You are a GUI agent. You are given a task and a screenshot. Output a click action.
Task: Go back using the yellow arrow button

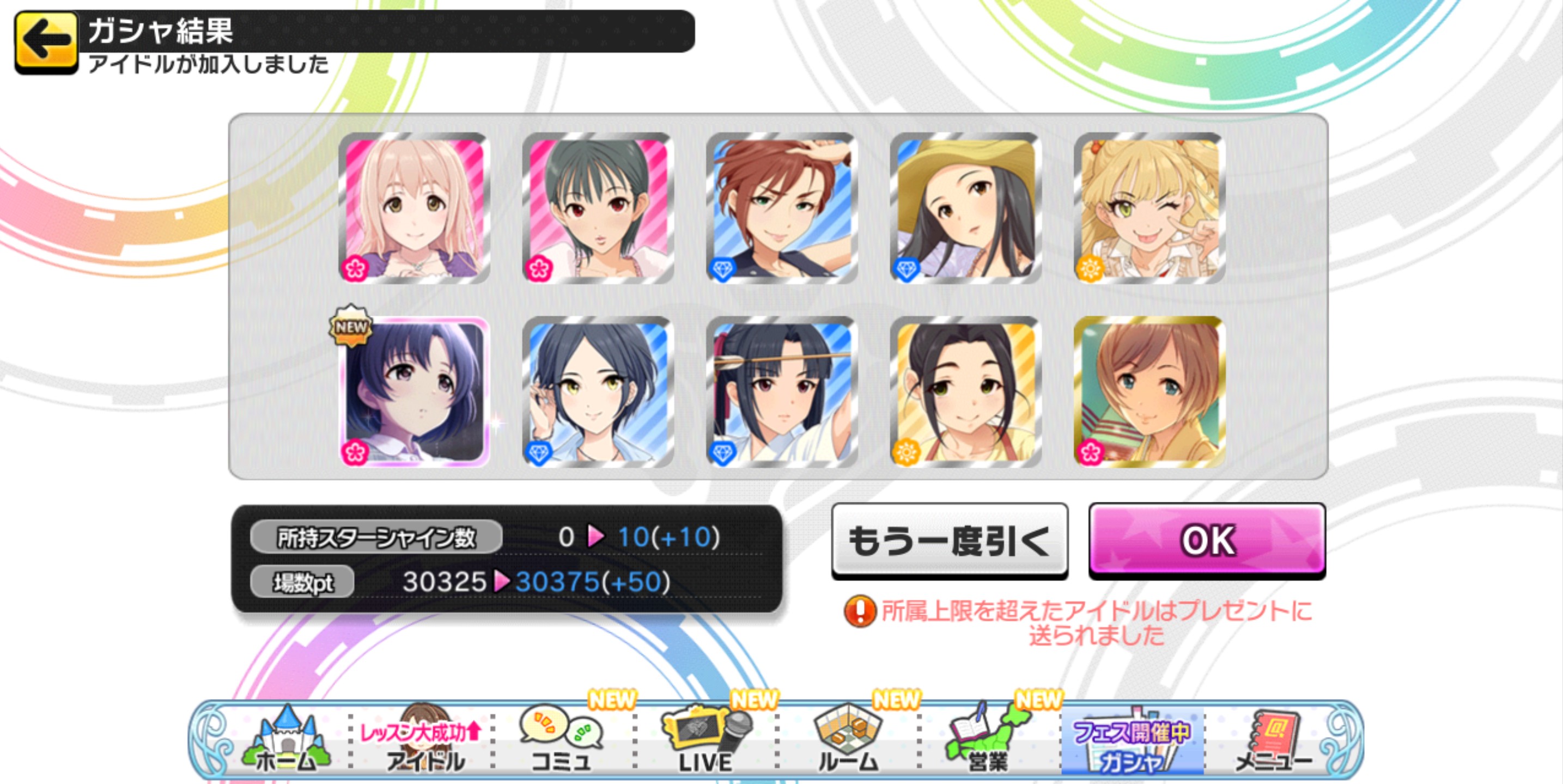click(46, 42)
